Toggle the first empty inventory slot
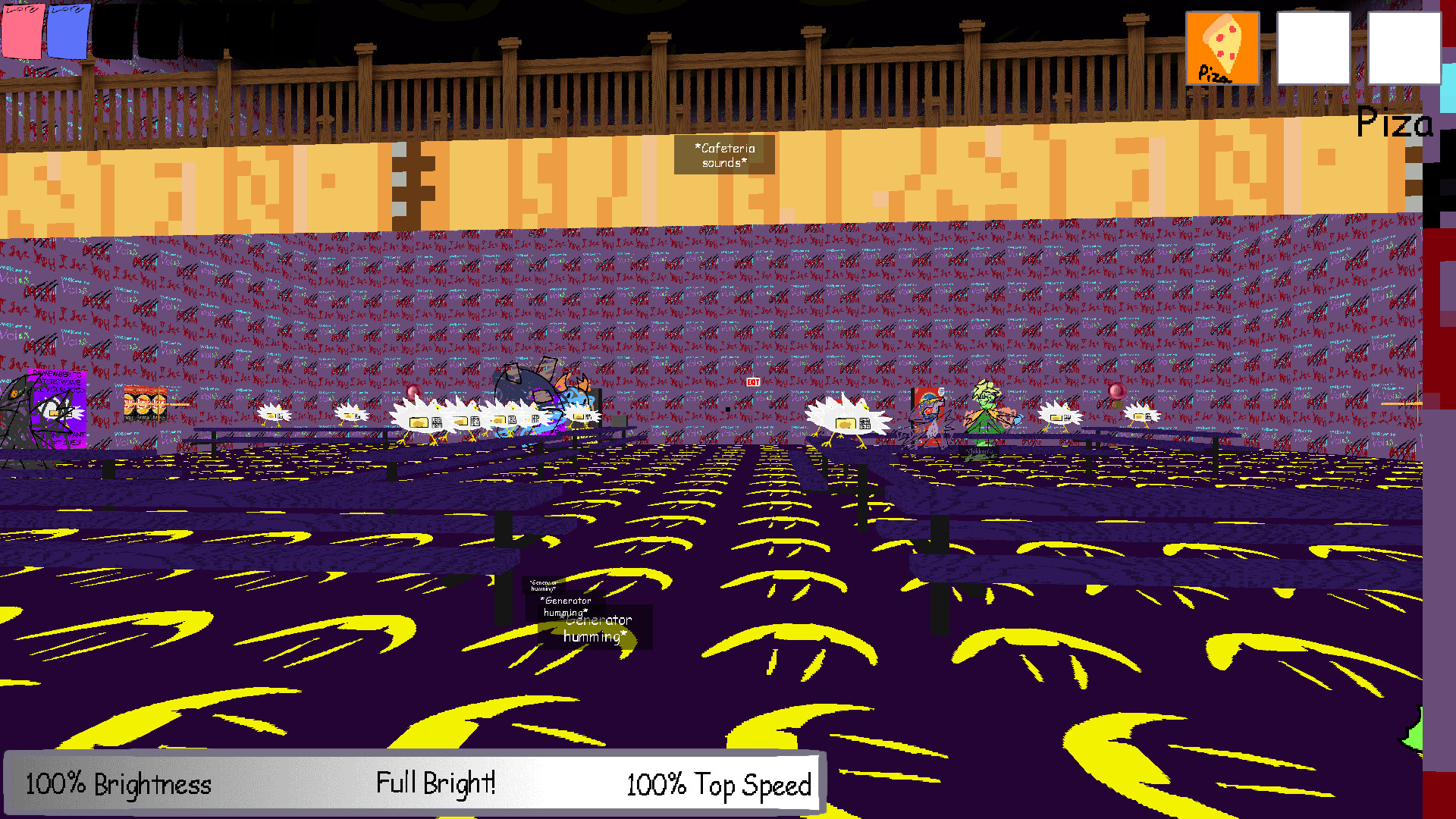Viewport: 1456px width, 819px height. 1313,48
